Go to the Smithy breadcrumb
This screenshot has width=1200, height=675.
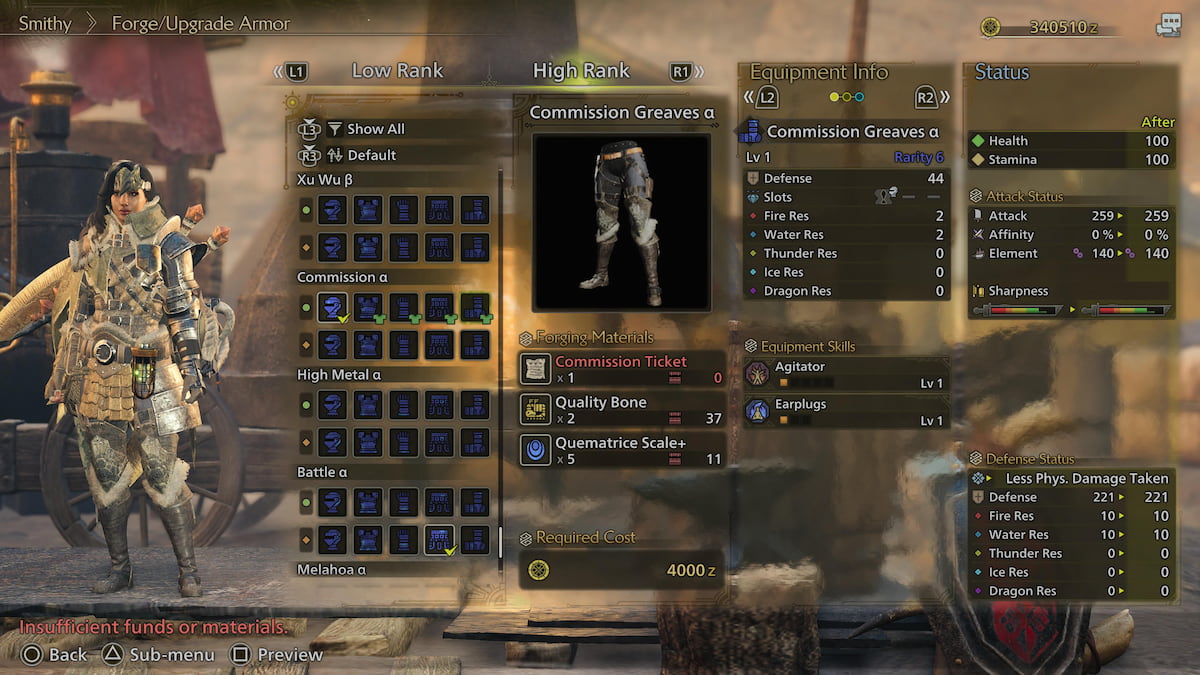tap(45, 23)
